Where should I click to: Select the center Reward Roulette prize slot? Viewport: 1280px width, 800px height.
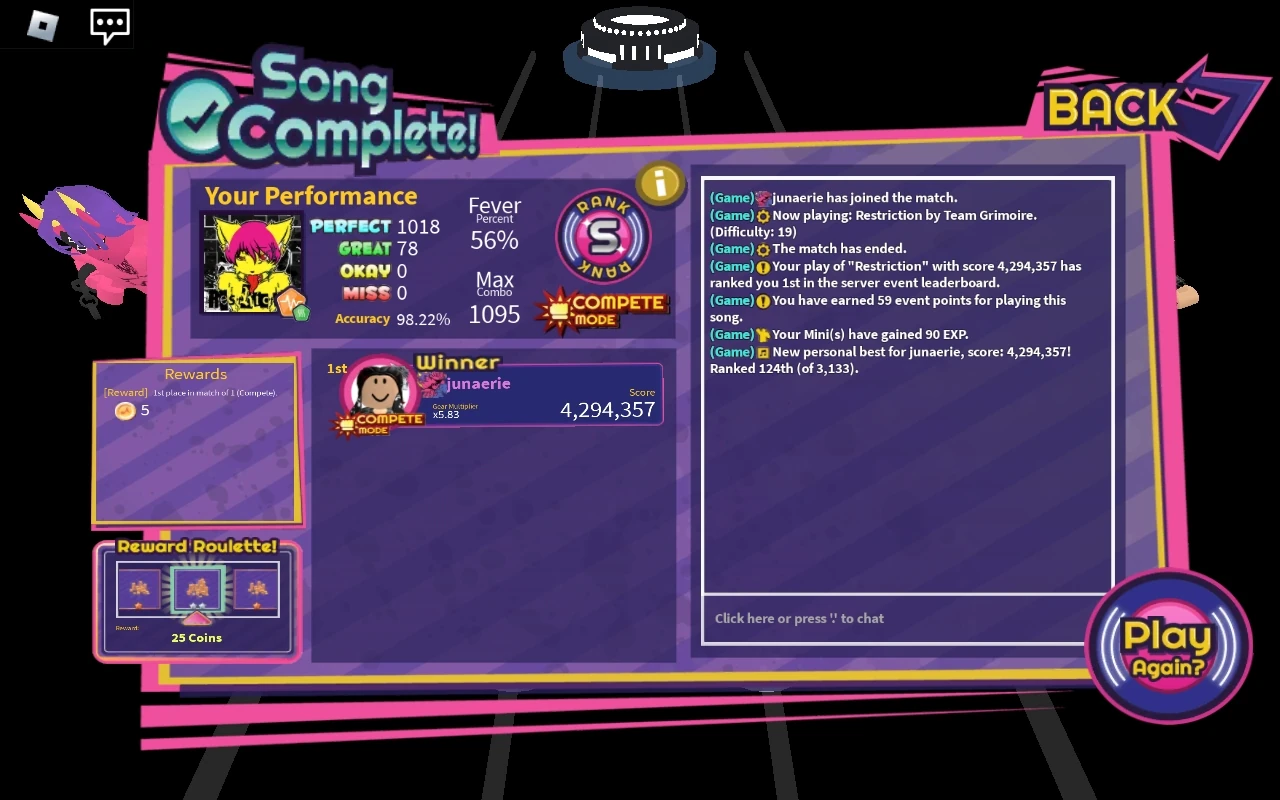coord(196,589)
